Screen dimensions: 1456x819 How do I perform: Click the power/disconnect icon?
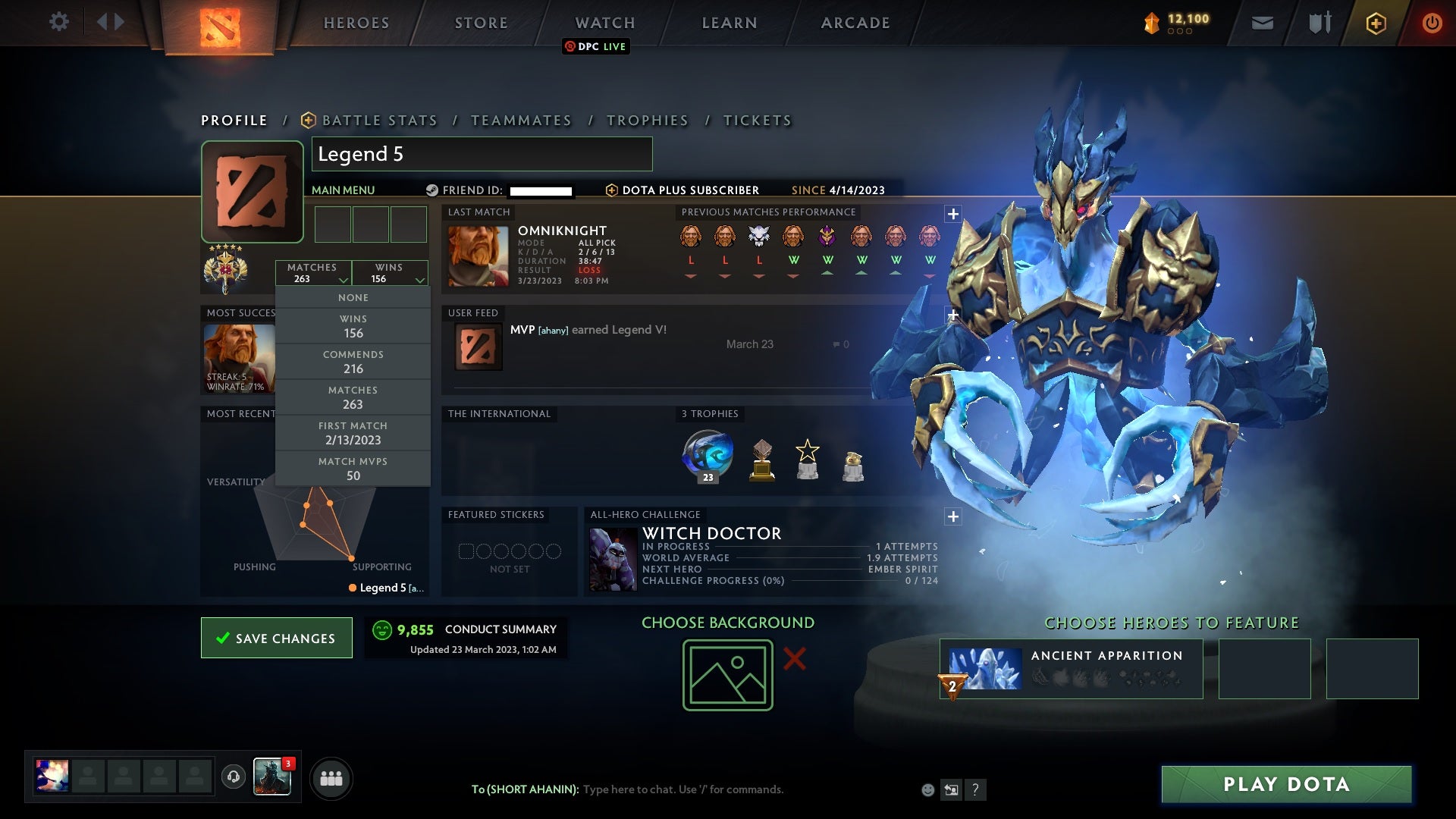point(1432,23)
